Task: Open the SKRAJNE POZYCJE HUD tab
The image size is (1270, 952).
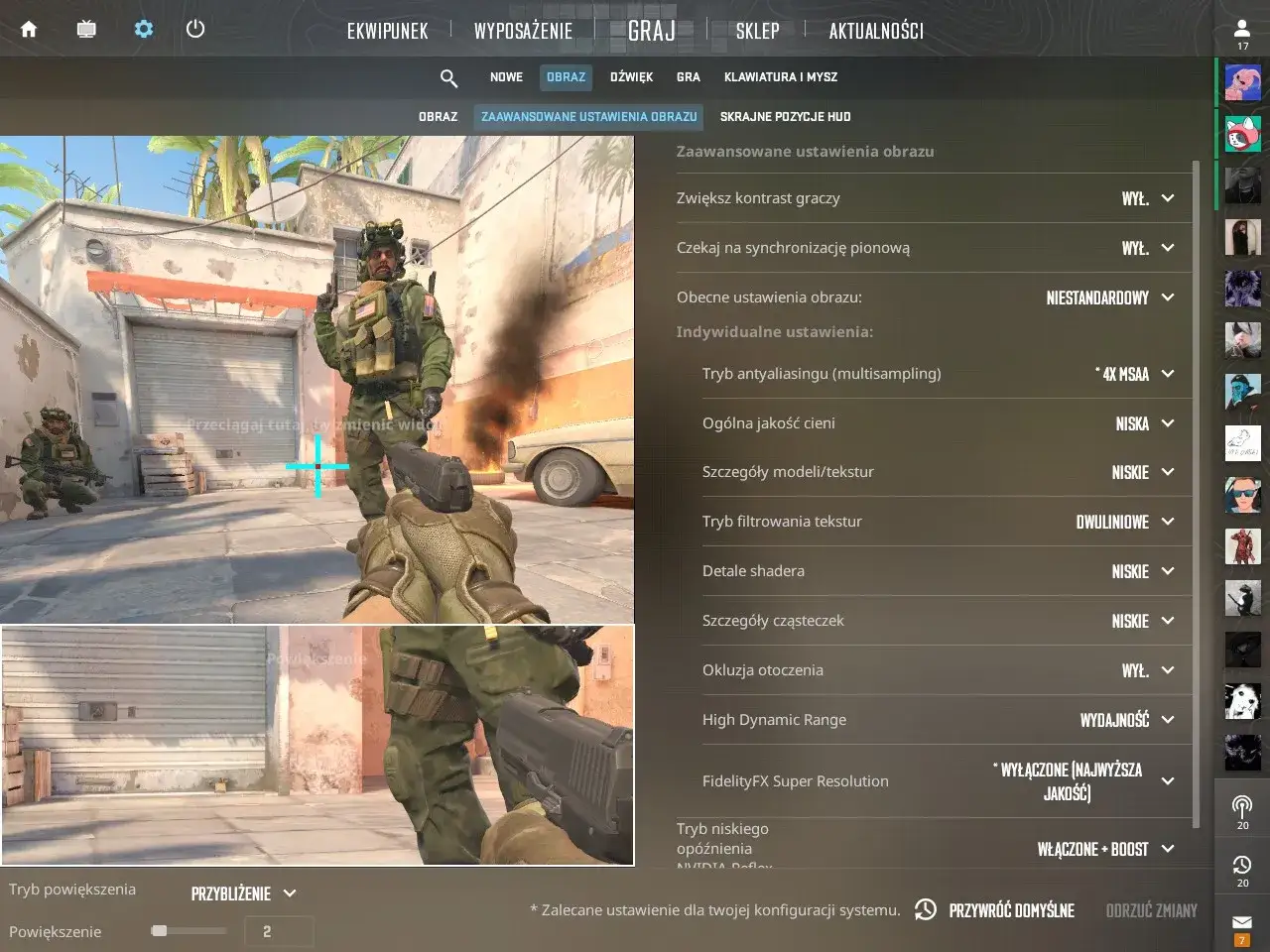Action: click(x=785, y=116)
